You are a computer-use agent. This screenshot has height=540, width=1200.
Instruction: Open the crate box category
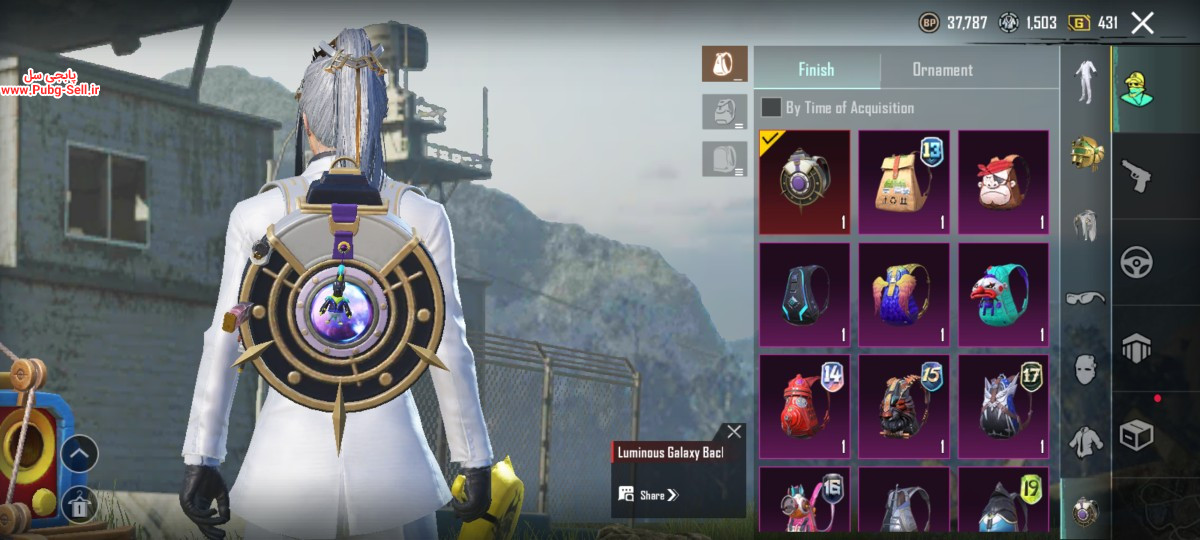pos(1137,435)
